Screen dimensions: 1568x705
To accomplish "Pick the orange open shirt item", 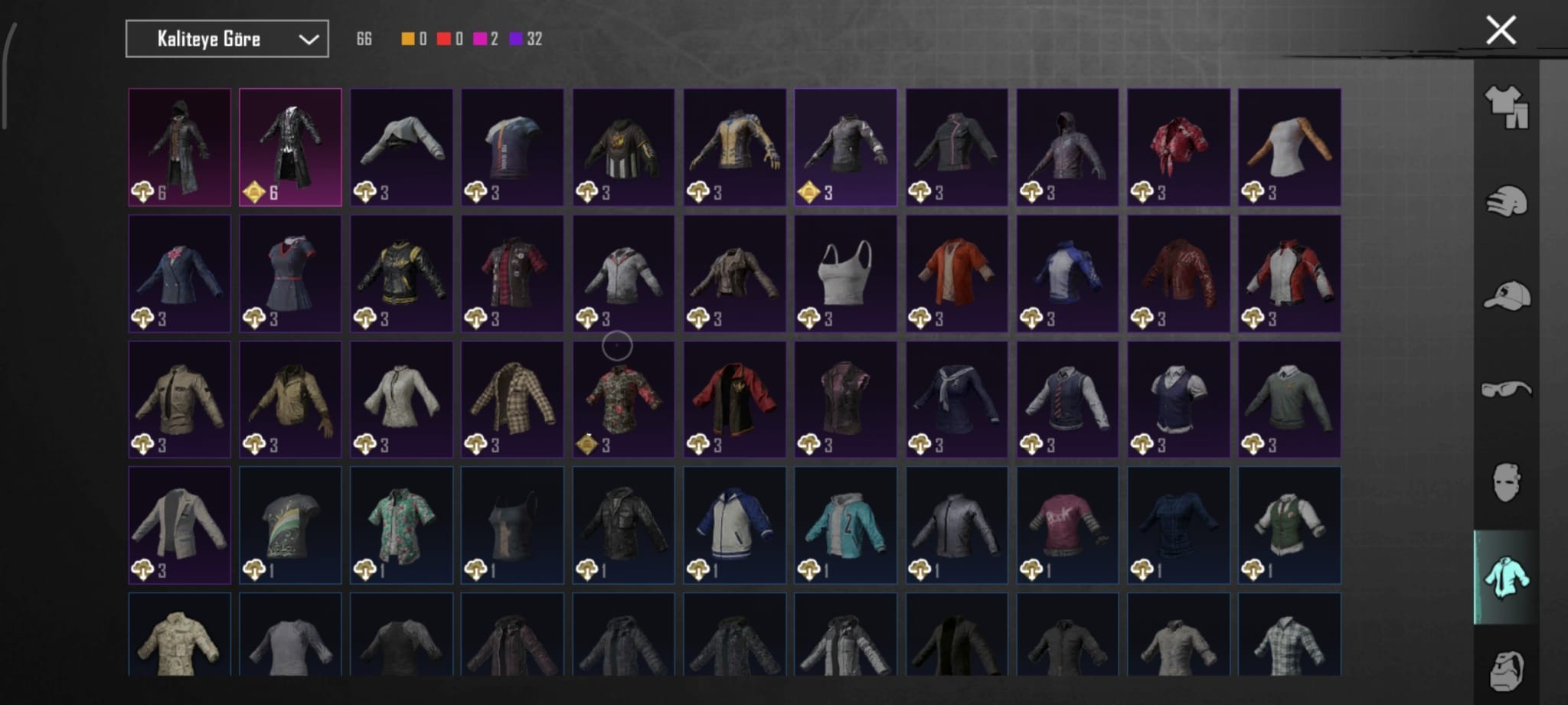I will pyautogui.click(x=956, y=273).
